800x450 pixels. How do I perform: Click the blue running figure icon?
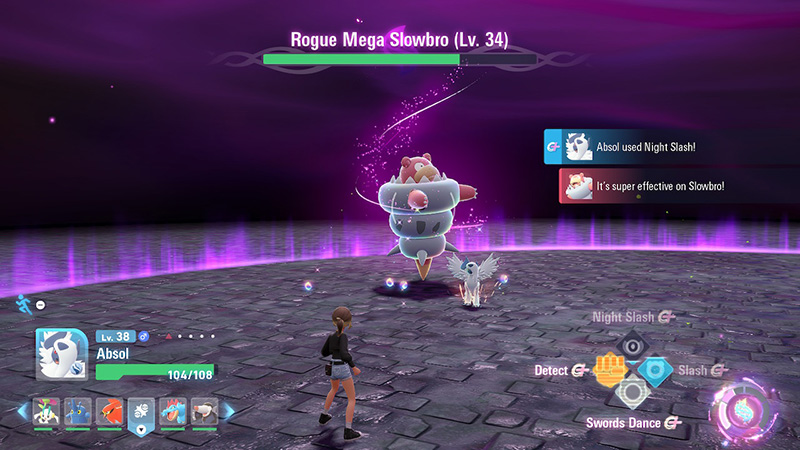click(x=23, y=303)
